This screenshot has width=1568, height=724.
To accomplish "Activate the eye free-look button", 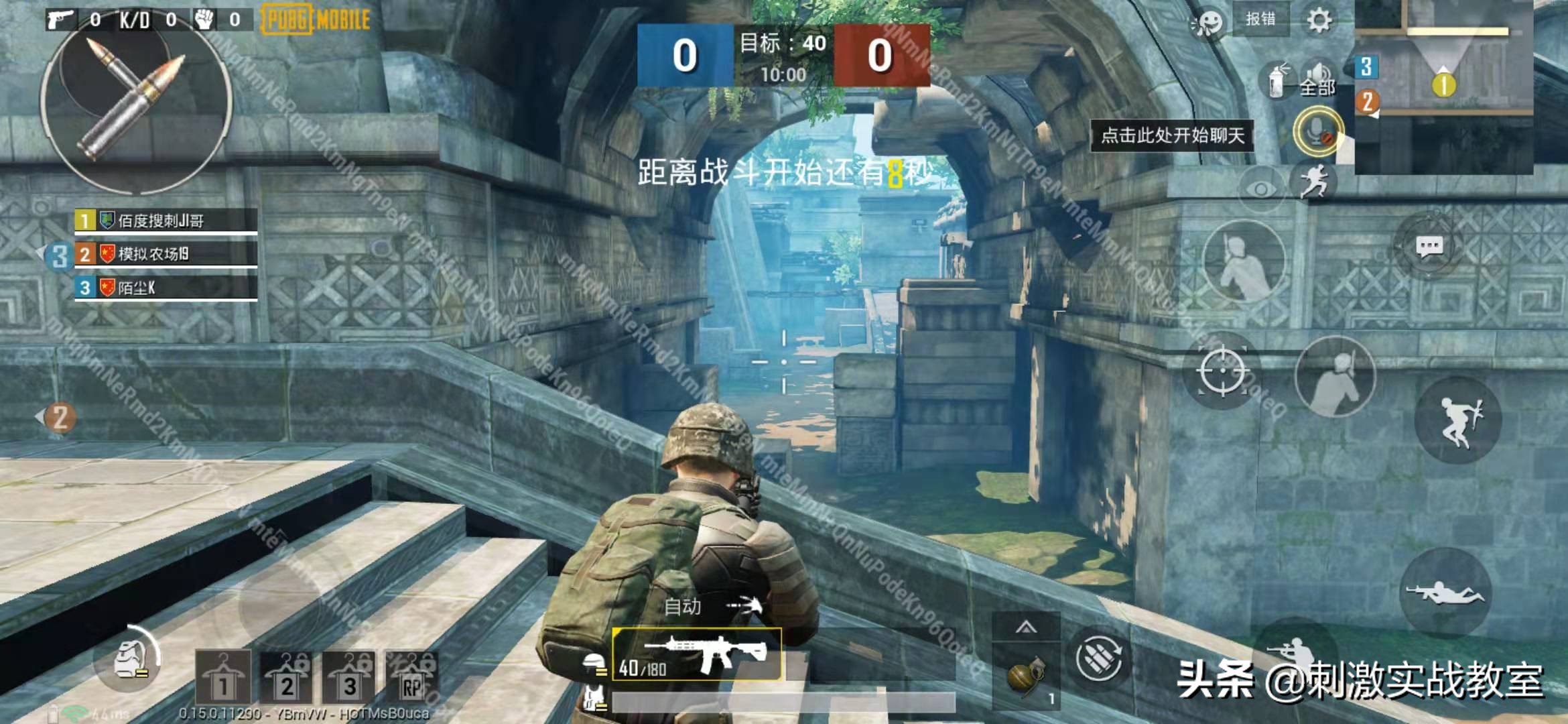I will click(x=1260, y=190).
